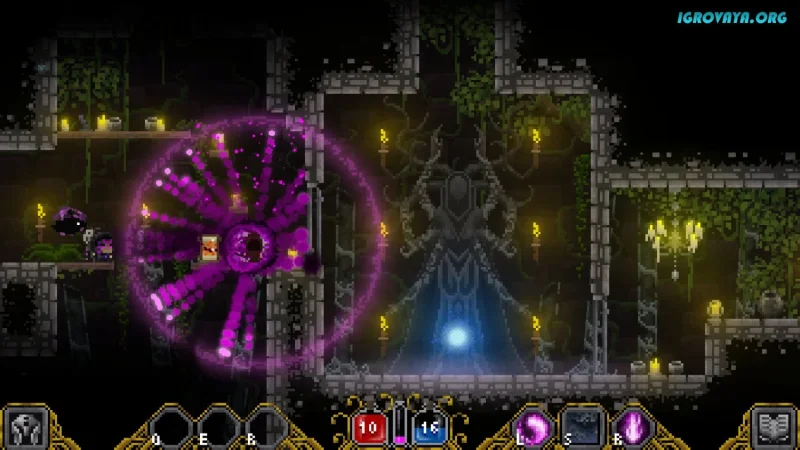Activate the purple swirling orb spell
800x450 pixels.
coord(532,427)
